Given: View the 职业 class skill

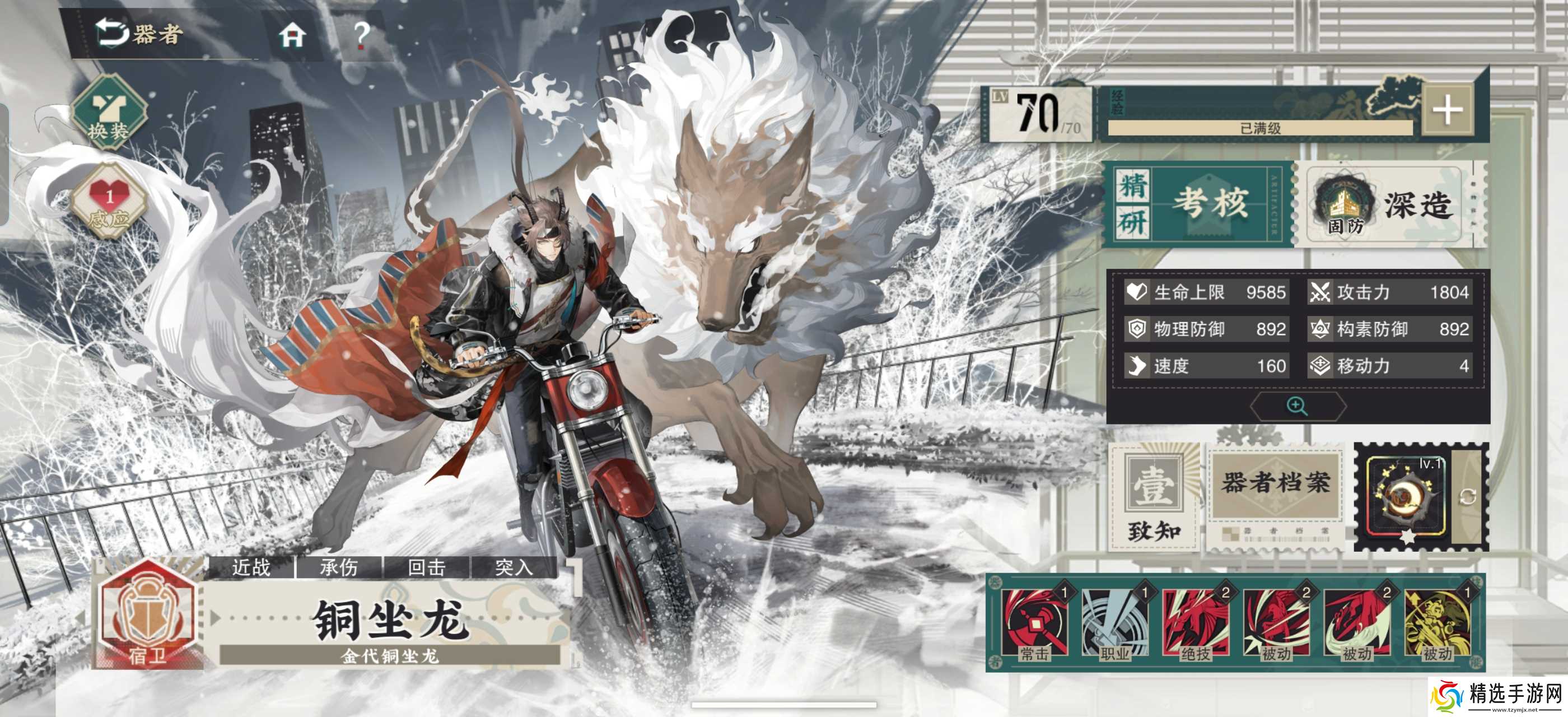Looking at the screenshot, I should pyautogui.click(x=1115, y=623).
